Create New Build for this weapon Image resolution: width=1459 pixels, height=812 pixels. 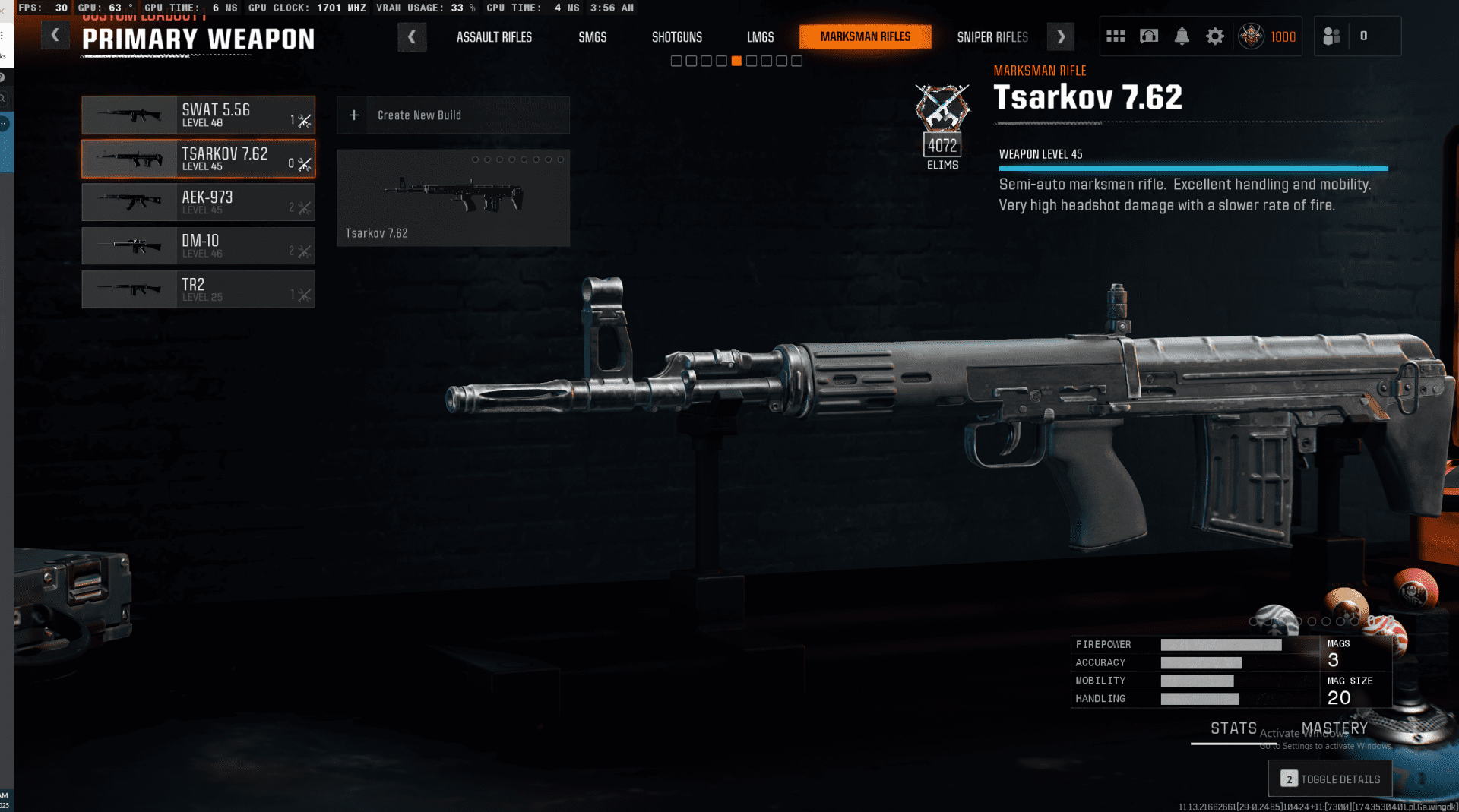pos(453,115)
